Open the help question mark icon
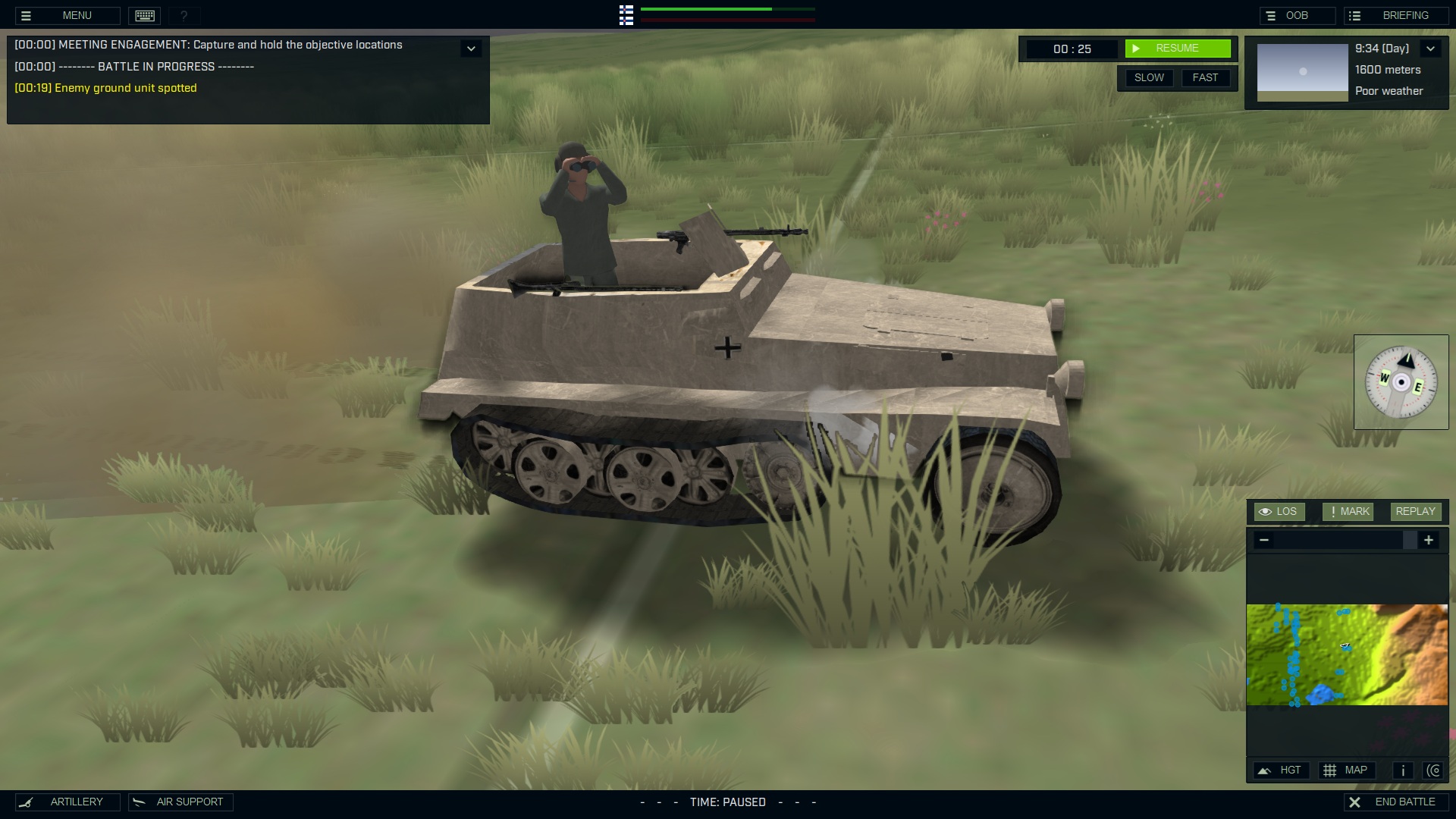This screenshot has width=1456, height=819. (x=183, y=15)
